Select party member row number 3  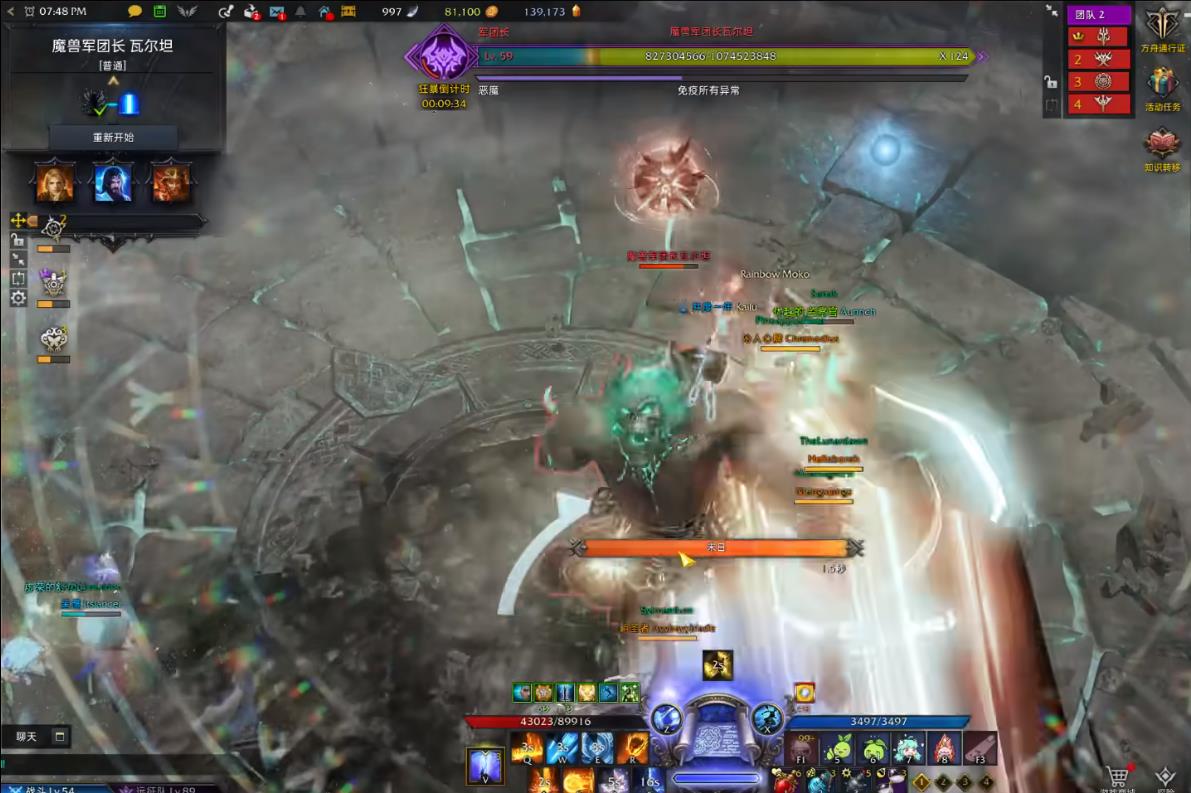(1098, 81)
